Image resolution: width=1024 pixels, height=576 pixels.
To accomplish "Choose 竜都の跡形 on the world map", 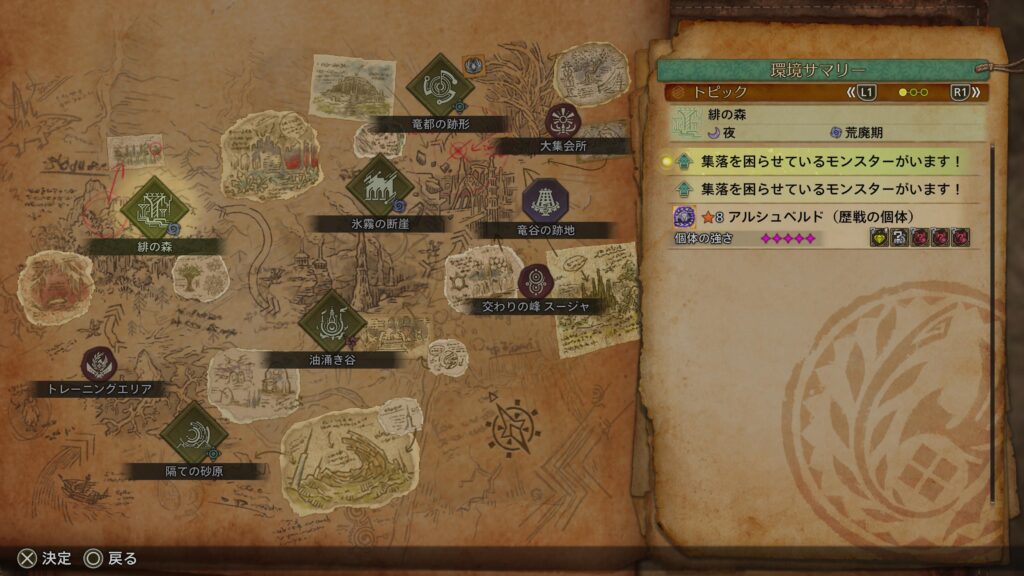I will [440, 88].
